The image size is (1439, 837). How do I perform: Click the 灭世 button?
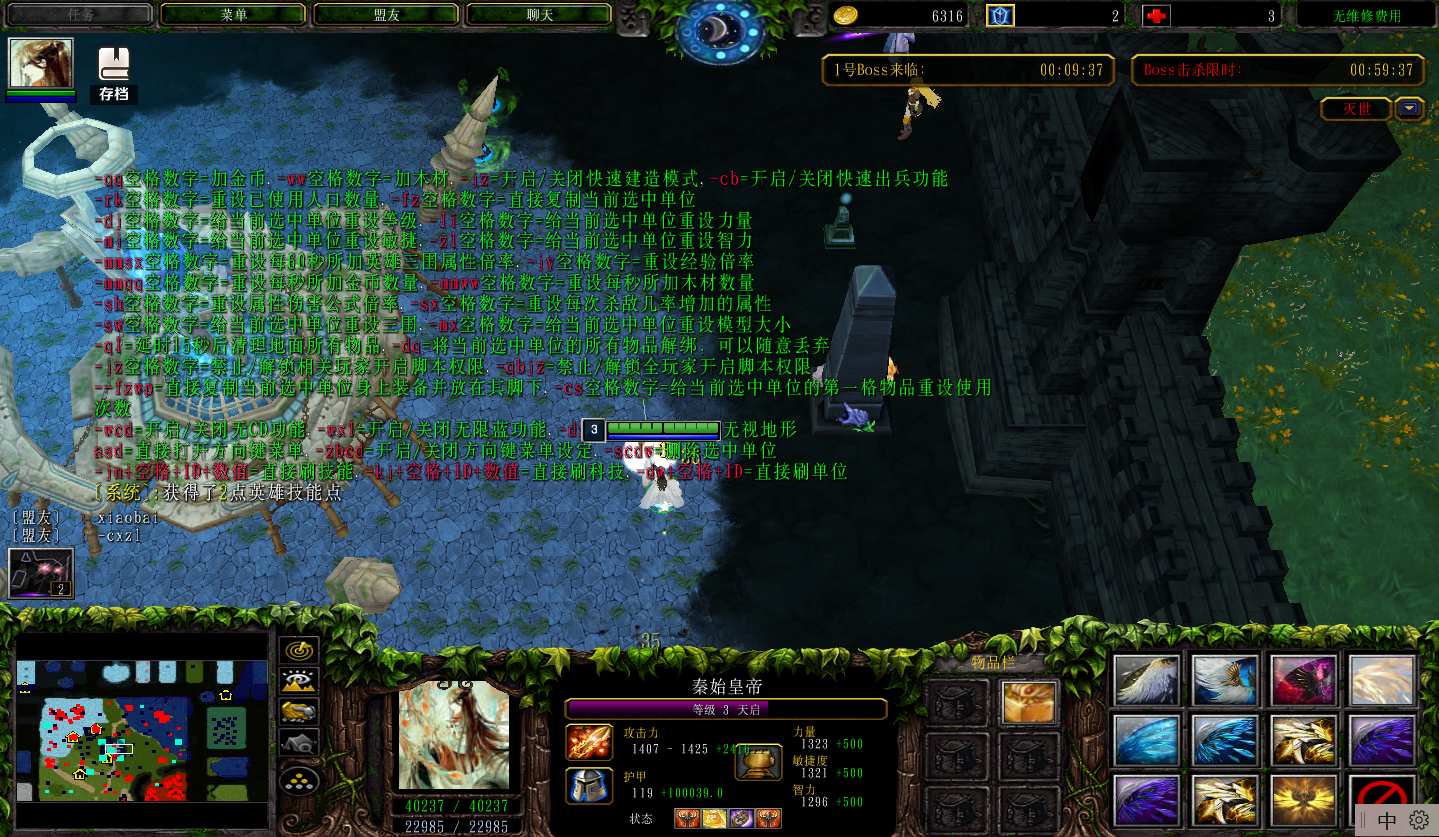1356,109
